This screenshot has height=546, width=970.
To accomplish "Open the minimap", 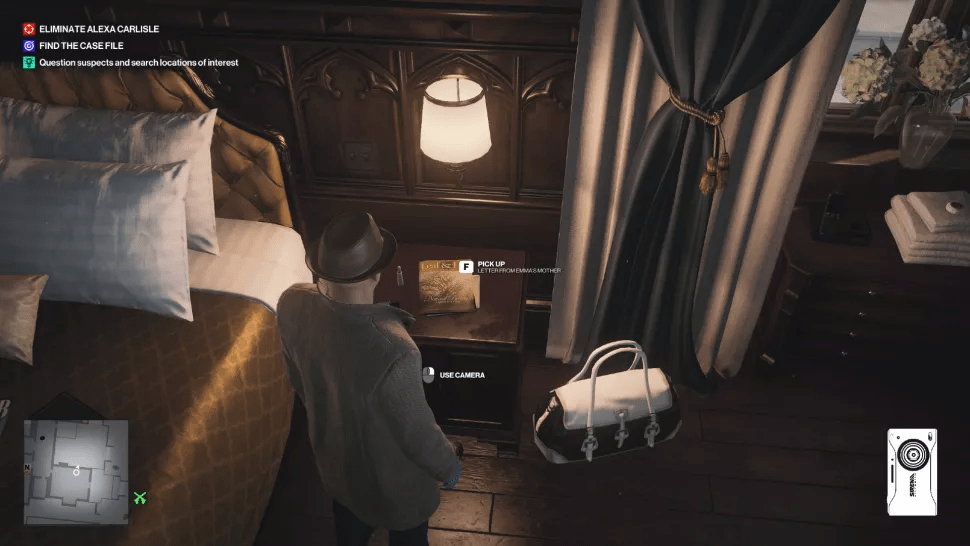I will tap(76, 471).
